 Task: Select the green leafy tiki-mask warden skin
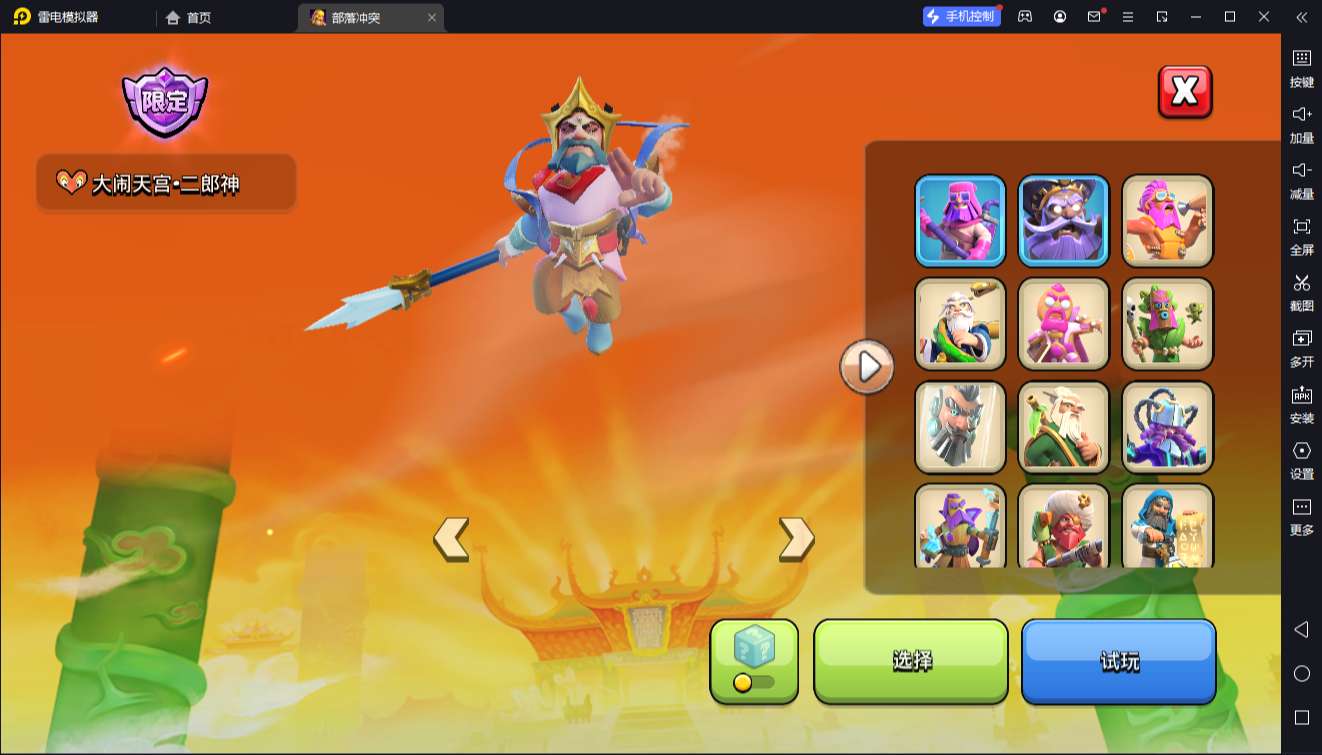tap(1167, 323)
